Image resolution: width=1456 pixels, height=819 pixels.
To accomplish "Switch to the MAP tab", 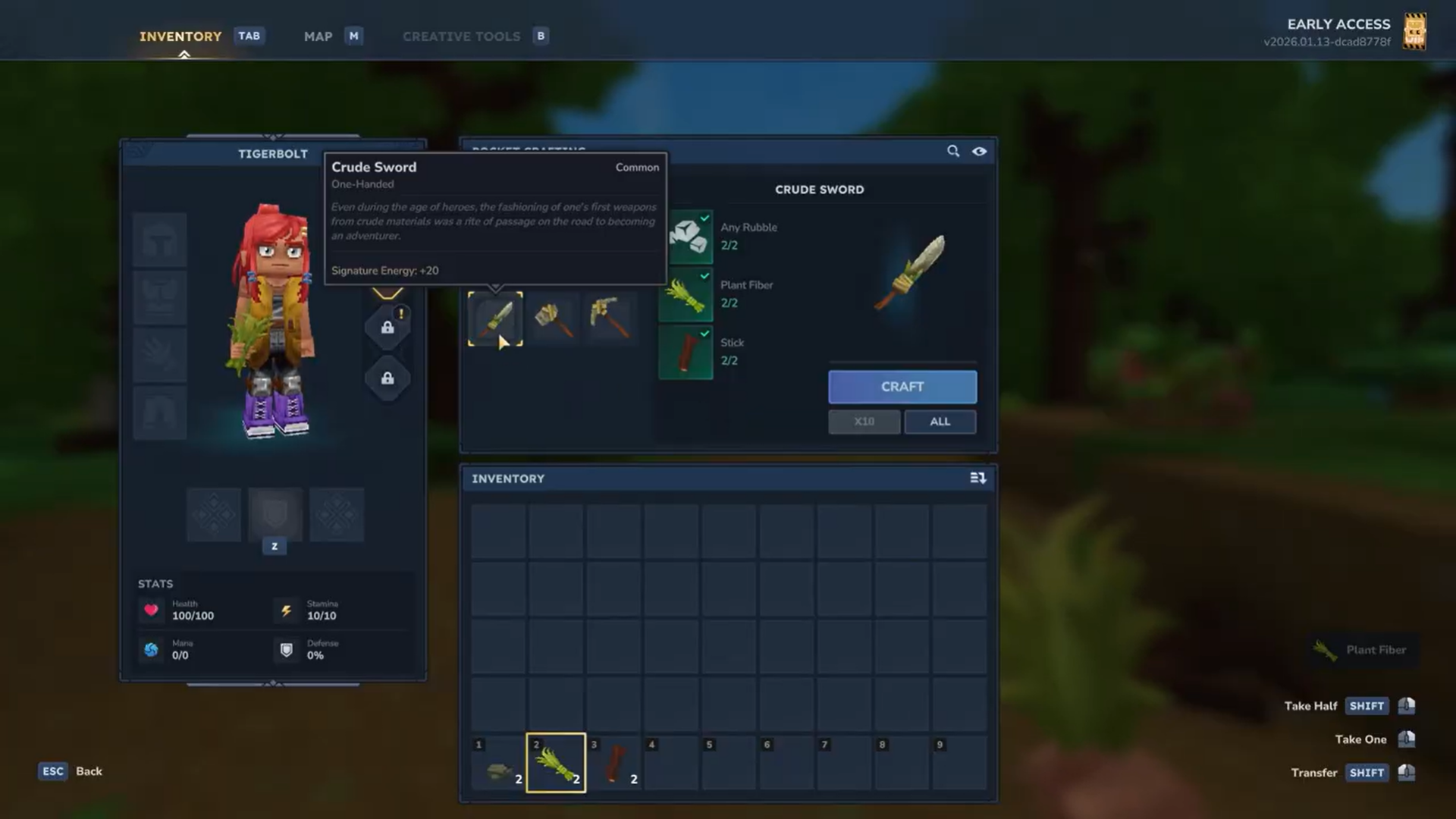I will point(318,36).
